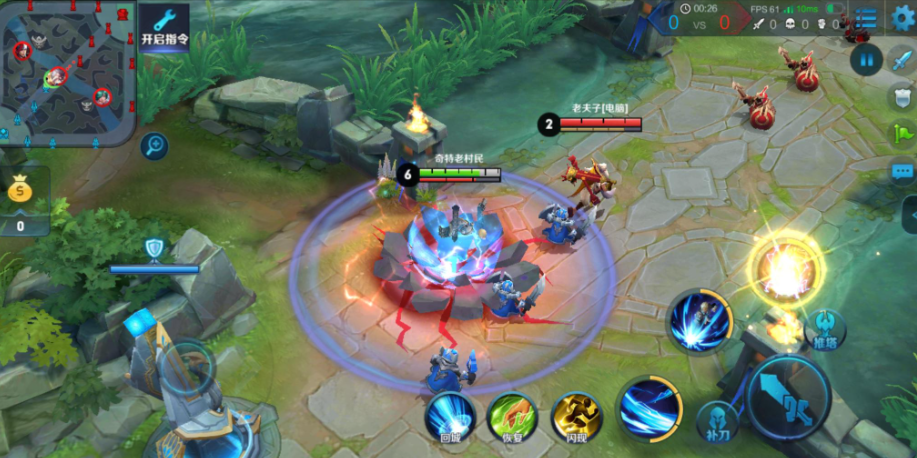917x458 pixels.
Task: Fire the glowing golden ultimate ability
Action: pyautogui.click(x=783, y=268)
